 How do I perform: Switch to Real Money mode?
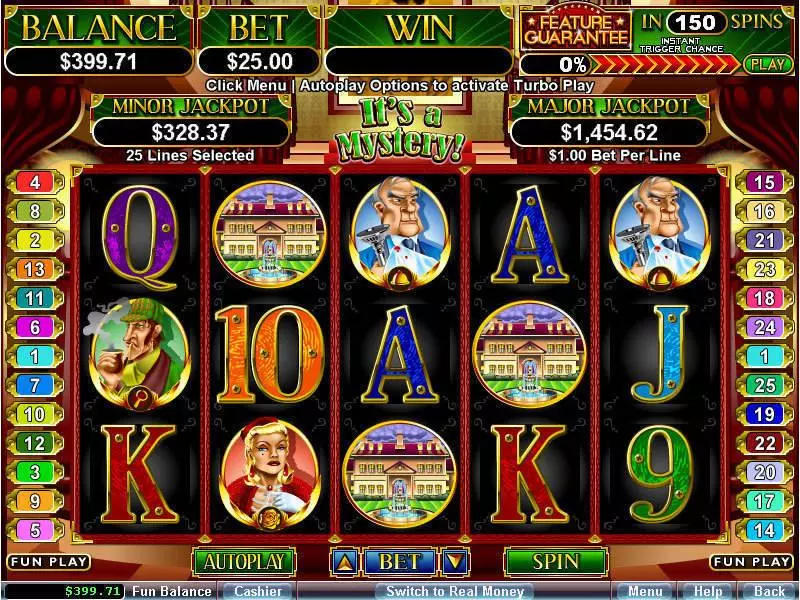pos(456,591)
